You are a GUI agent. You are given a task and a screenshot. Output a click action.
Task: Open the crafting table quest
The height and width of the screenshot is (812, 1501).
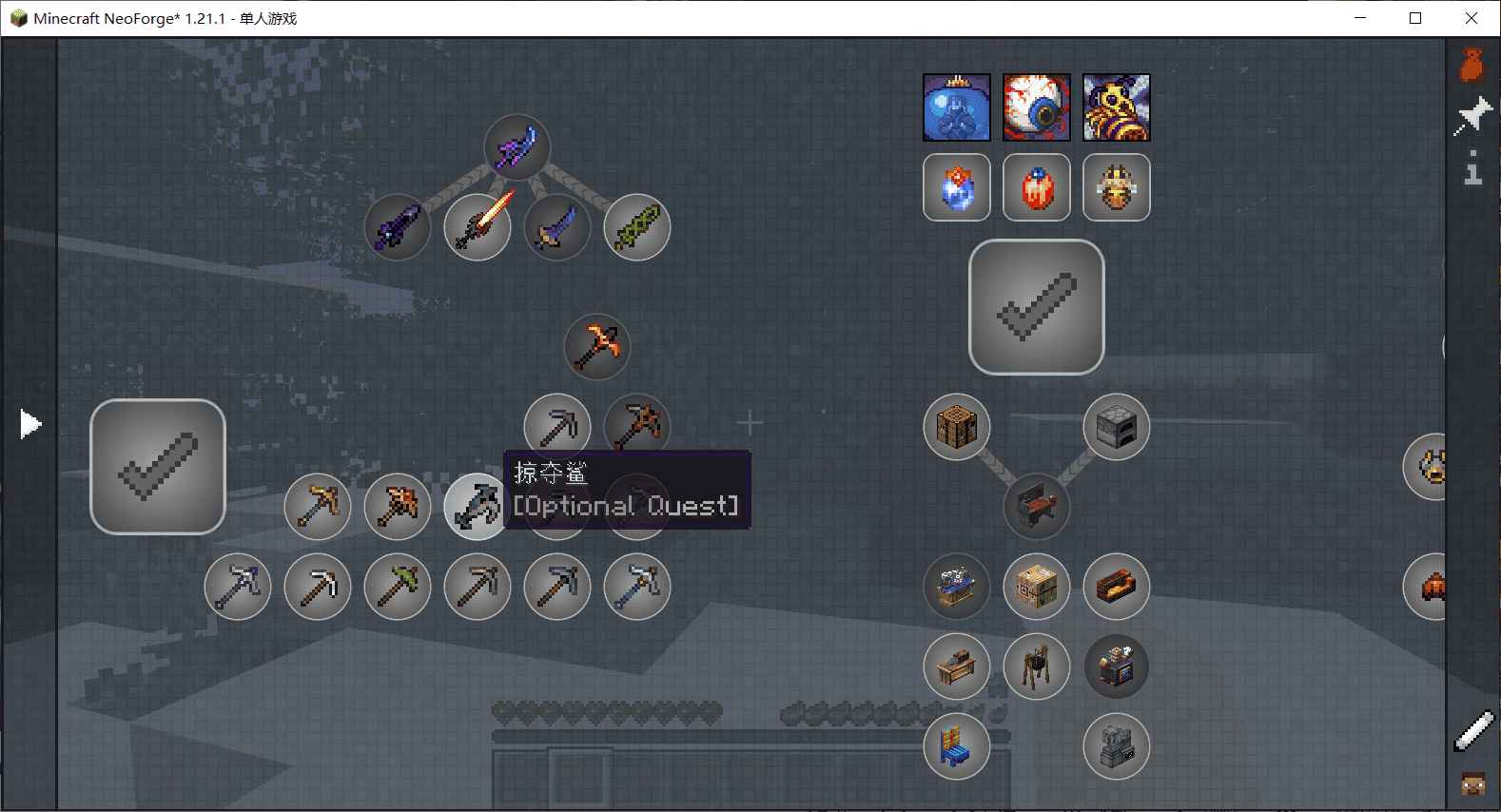click(957, 427)
